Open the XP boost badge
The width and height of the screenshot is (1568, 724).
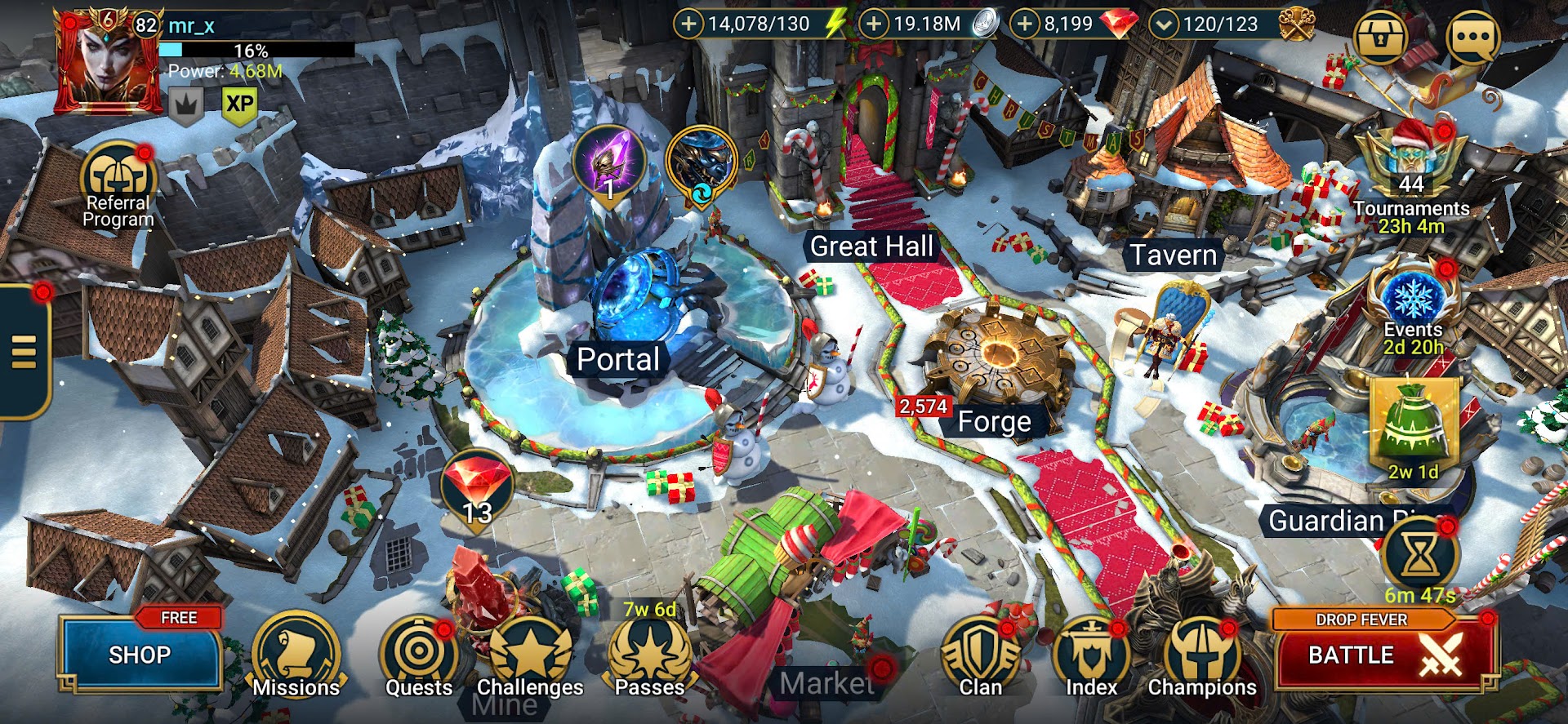click(x=239, y=104)
